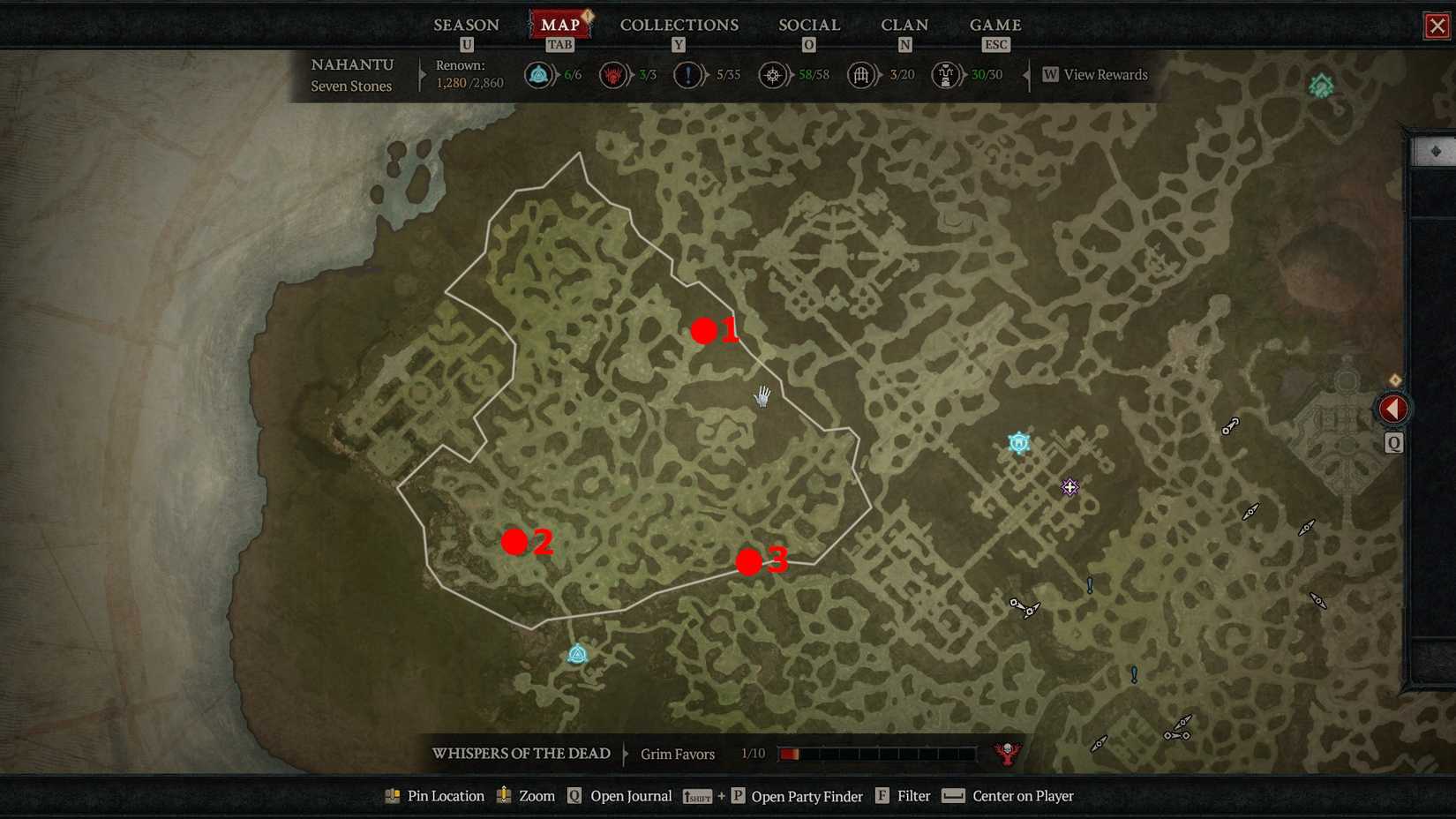
Task: Expand the side panel arrow on the right edge
Action: (x=1392, y=408)
